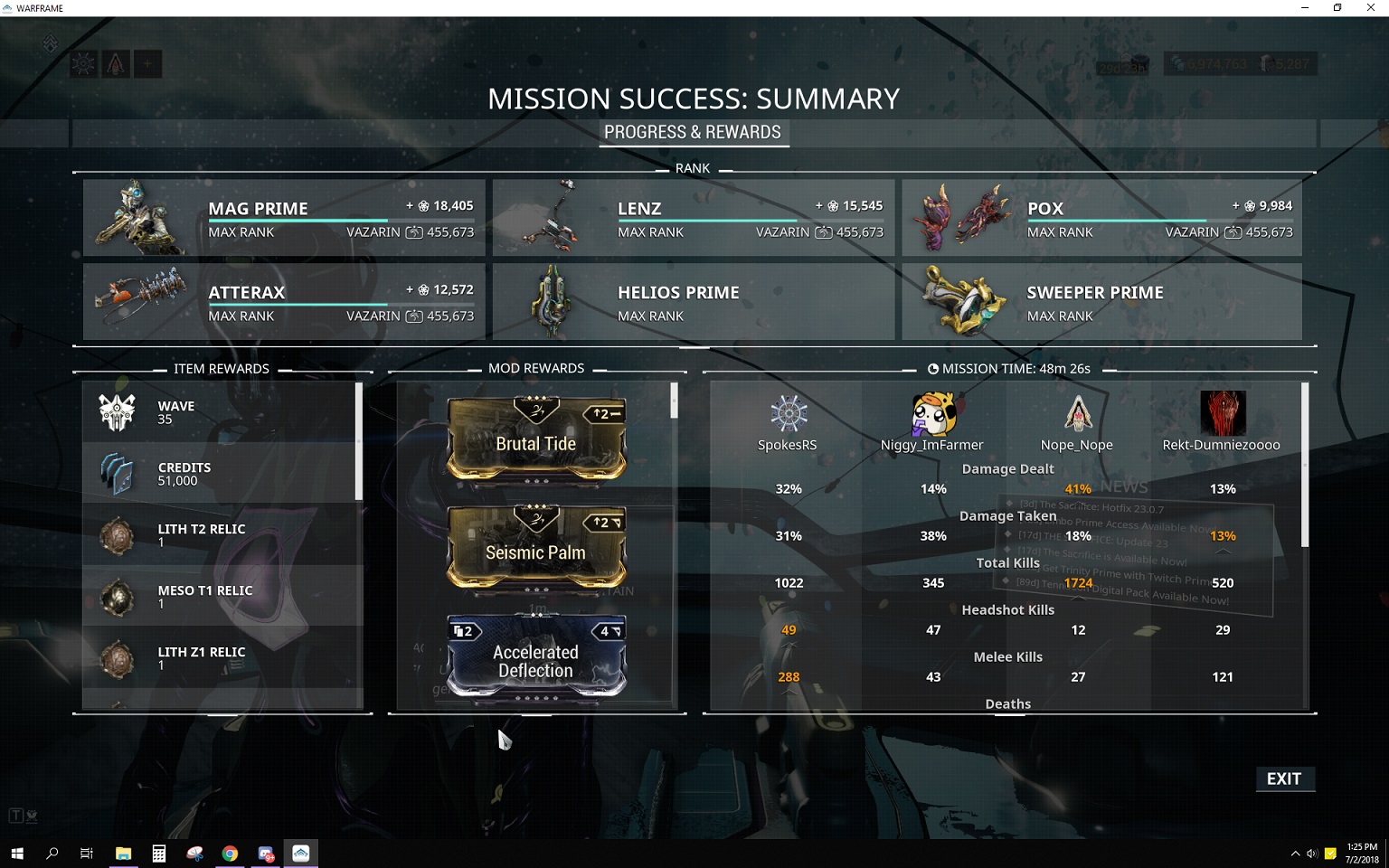Select the Lith Z1 Relic reward row
Screen dimensions: 1389x868
pos(222,658)
